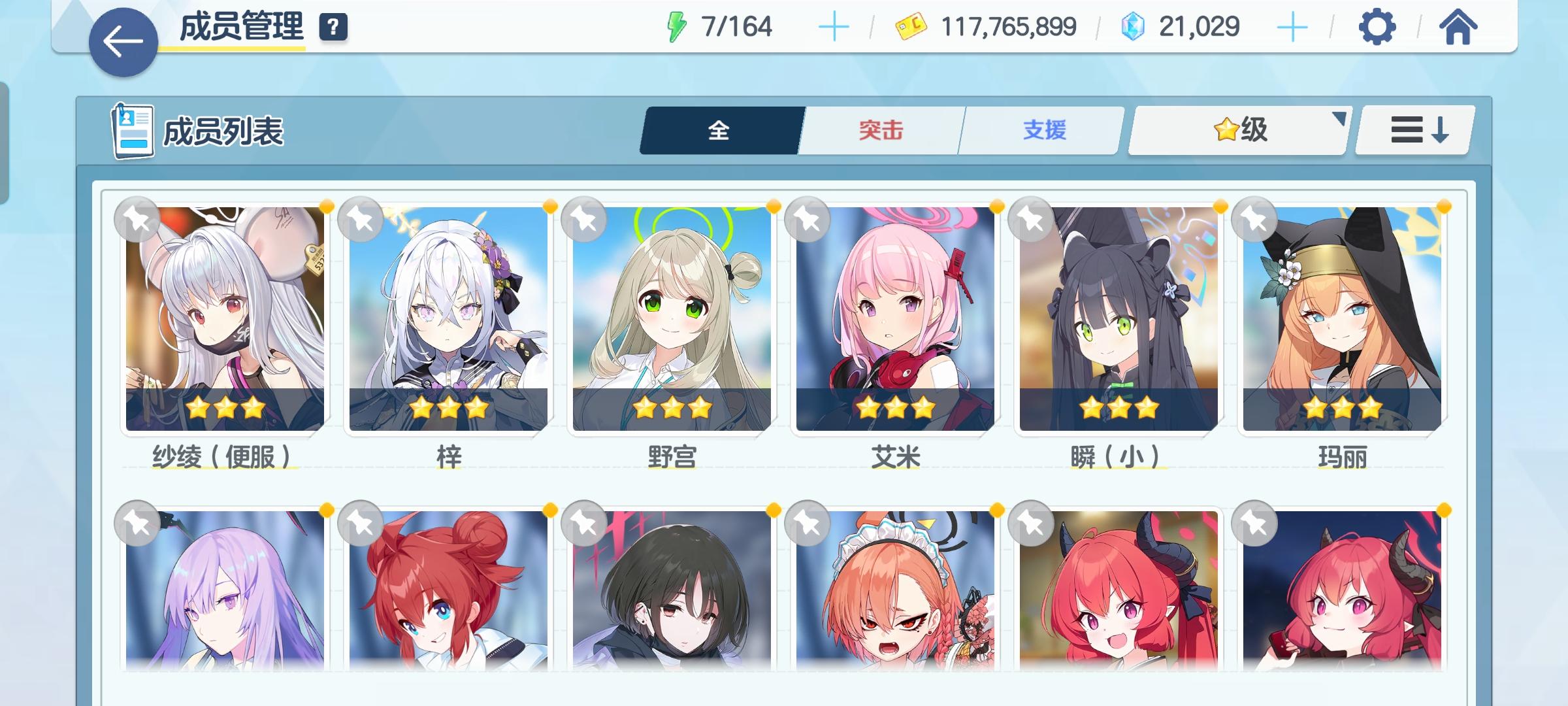Click the lightning AP energy icon
Viewport: 1568px width, 706px height.
(678, 26)
